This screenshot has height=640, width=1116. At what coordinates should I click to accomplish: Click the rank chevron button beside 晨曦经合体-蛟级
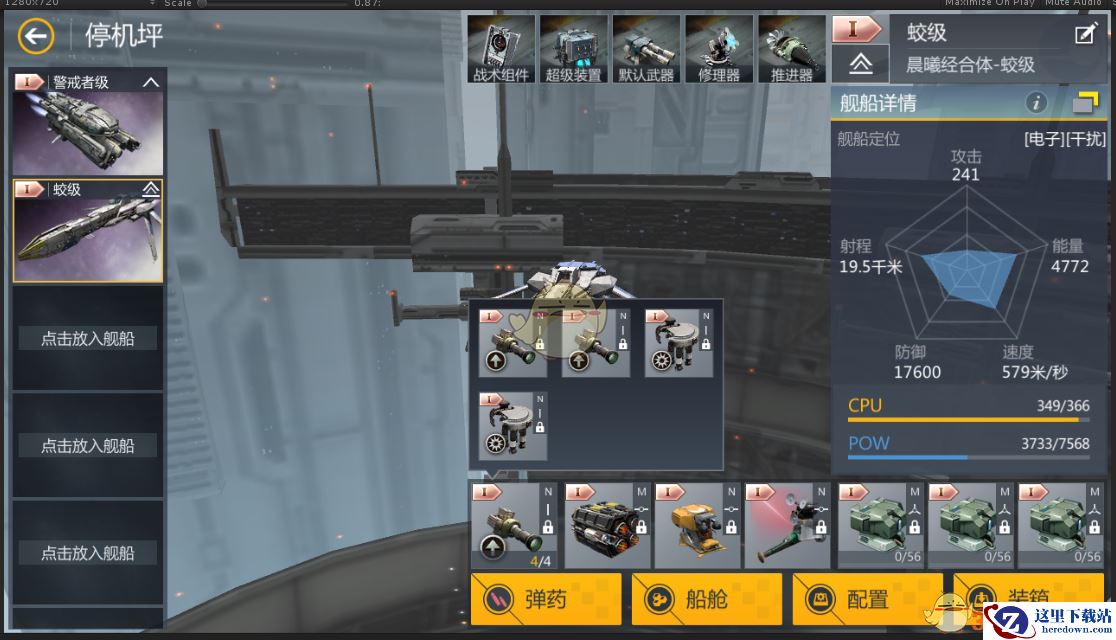click(x=860, y=64)
